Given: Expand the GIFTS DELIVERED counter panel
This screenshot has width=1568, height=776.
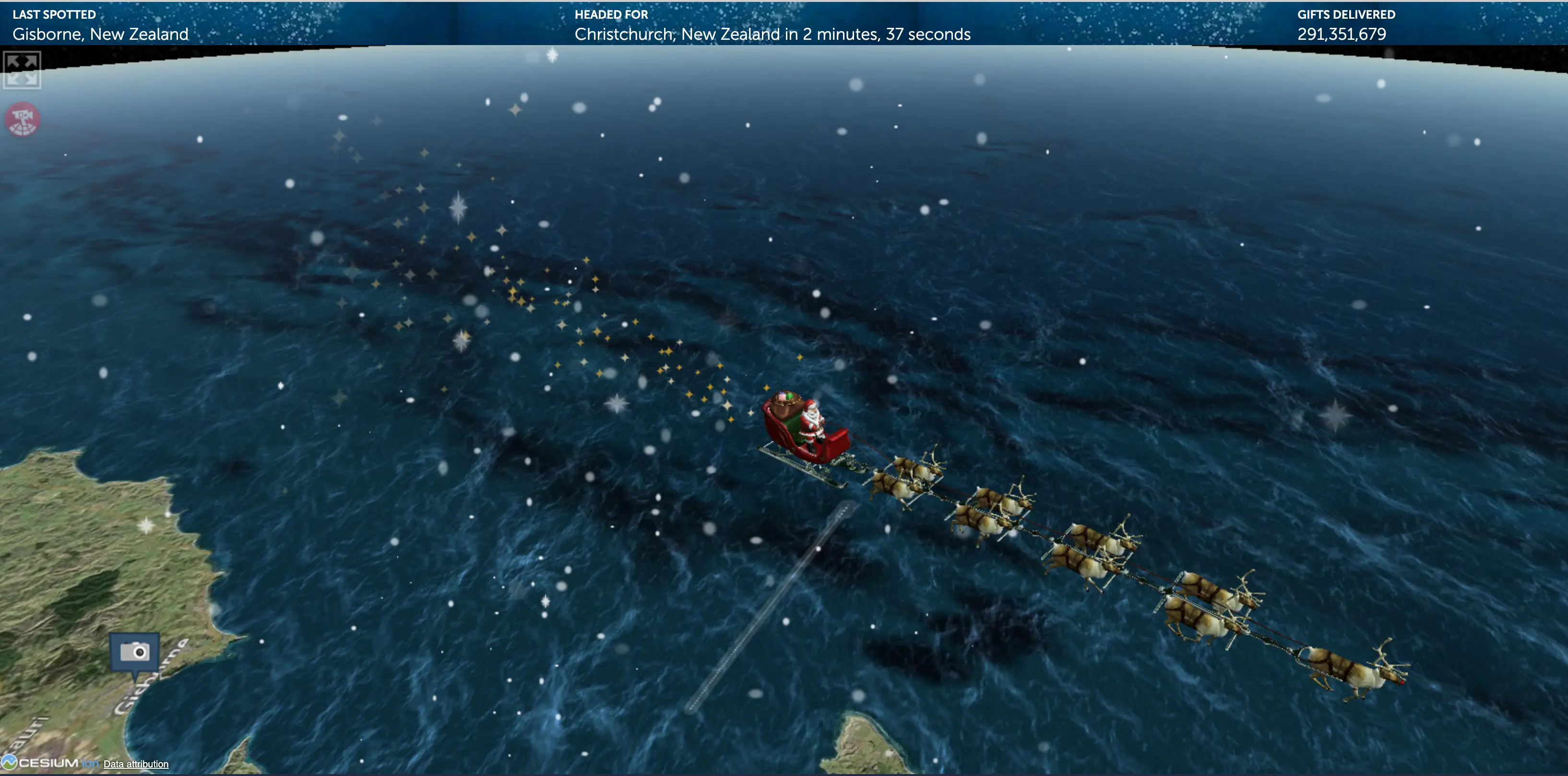Looking at the screenshot, I should (x=1346, y=14).
